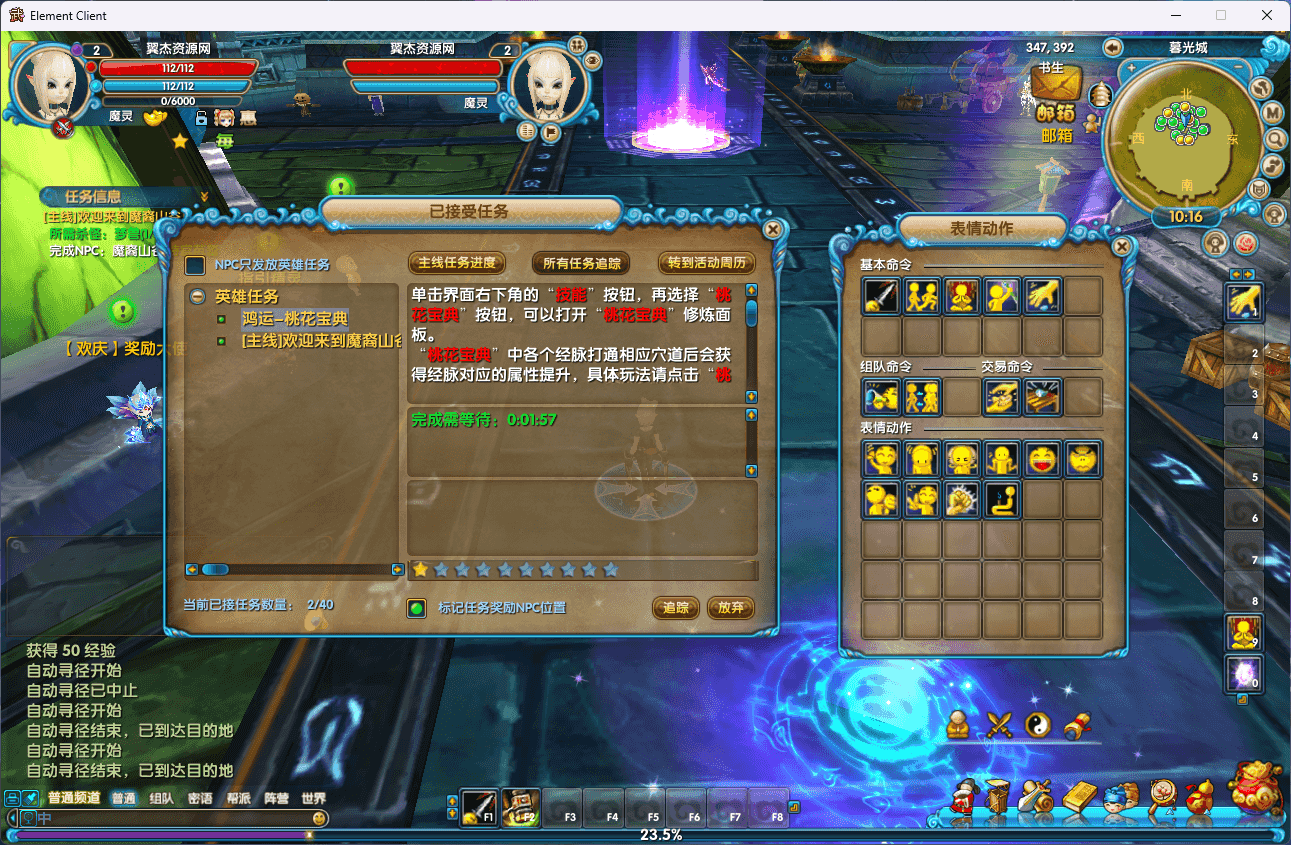Toggle the NPC只发放英雄任务 checkbox

click(196, 265)
